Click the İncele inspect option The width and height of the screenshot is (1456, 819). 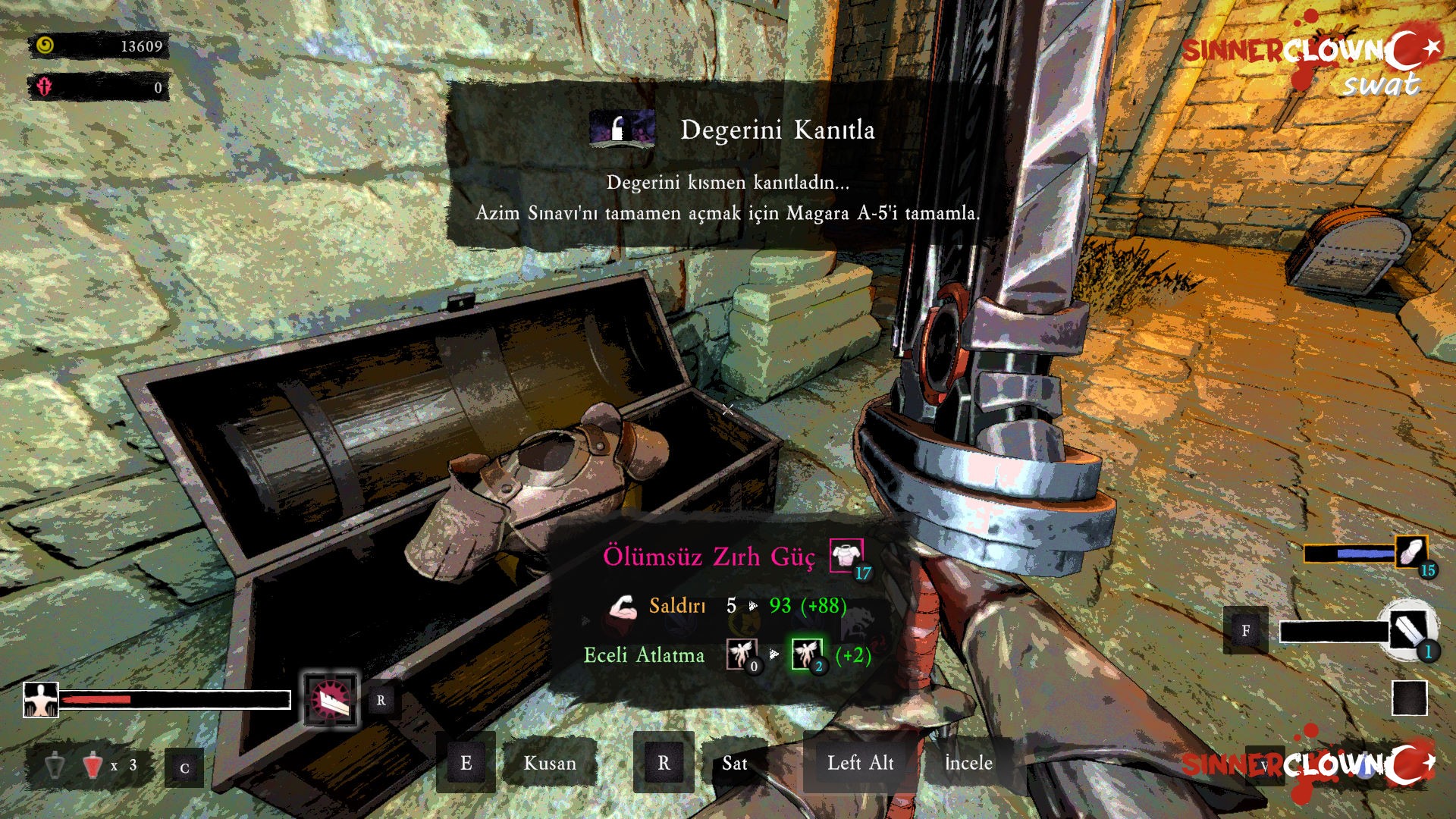pos(968,763)
